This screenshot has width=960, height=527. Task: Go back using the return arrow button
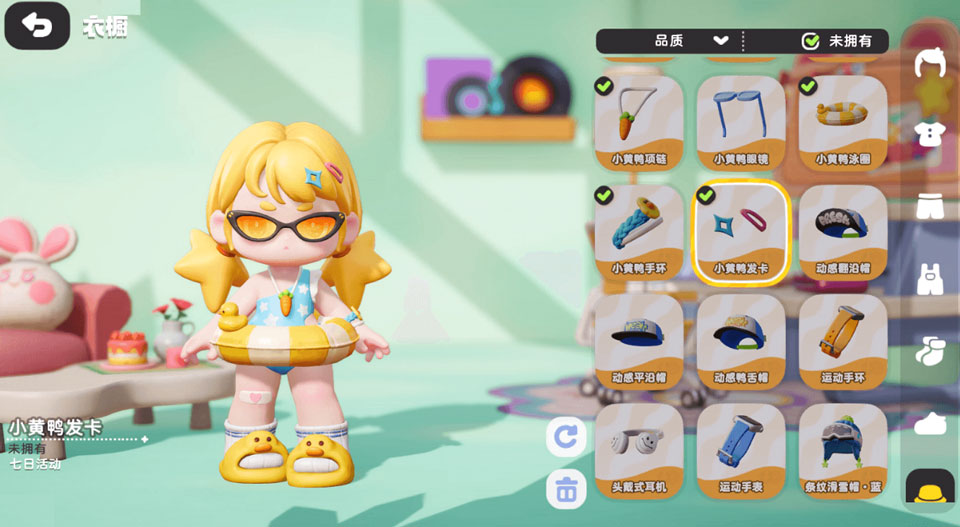[x=37, y=26]
